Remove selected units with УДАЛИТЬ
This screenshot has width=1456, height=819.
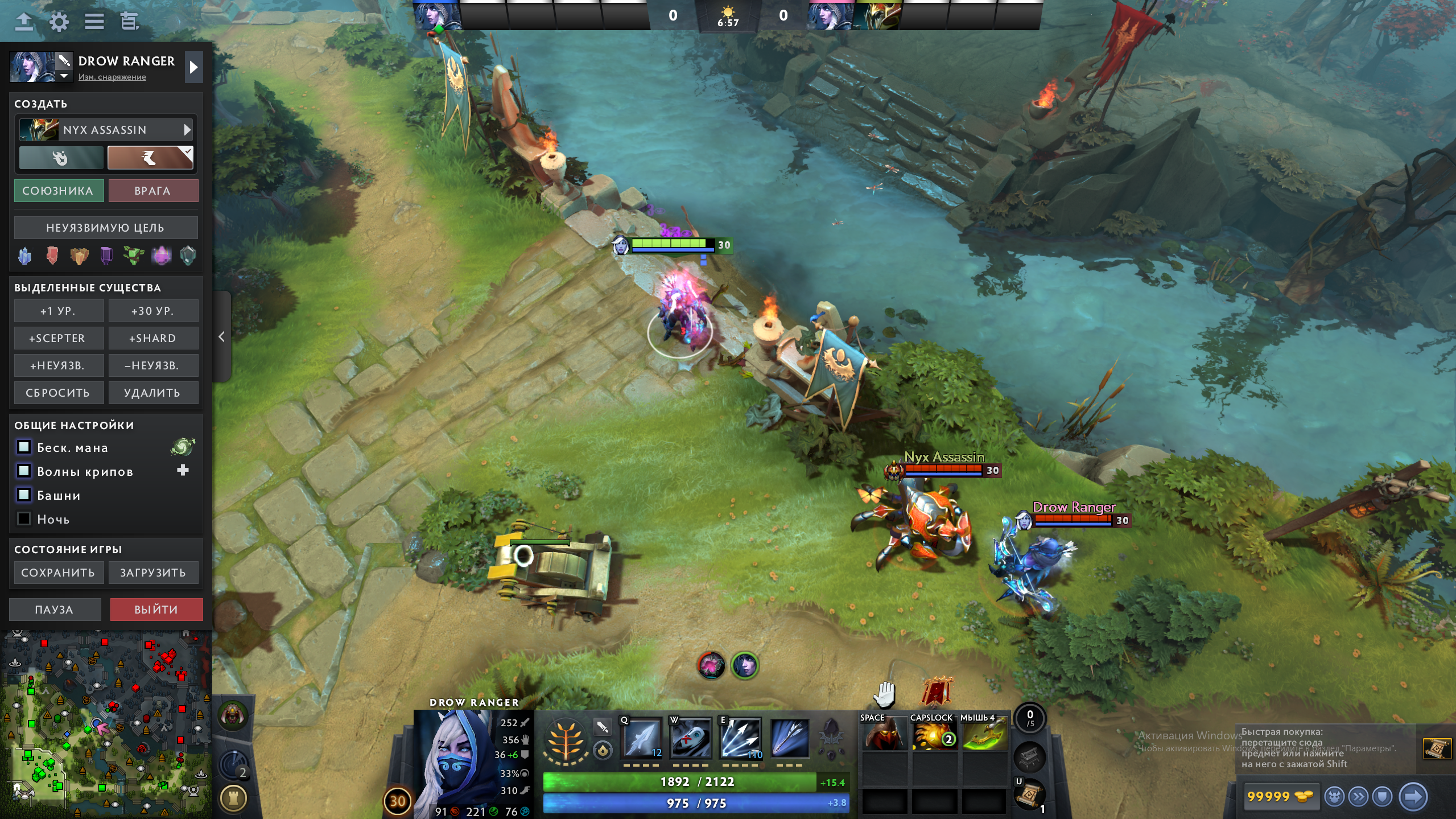tap(153, 393)
